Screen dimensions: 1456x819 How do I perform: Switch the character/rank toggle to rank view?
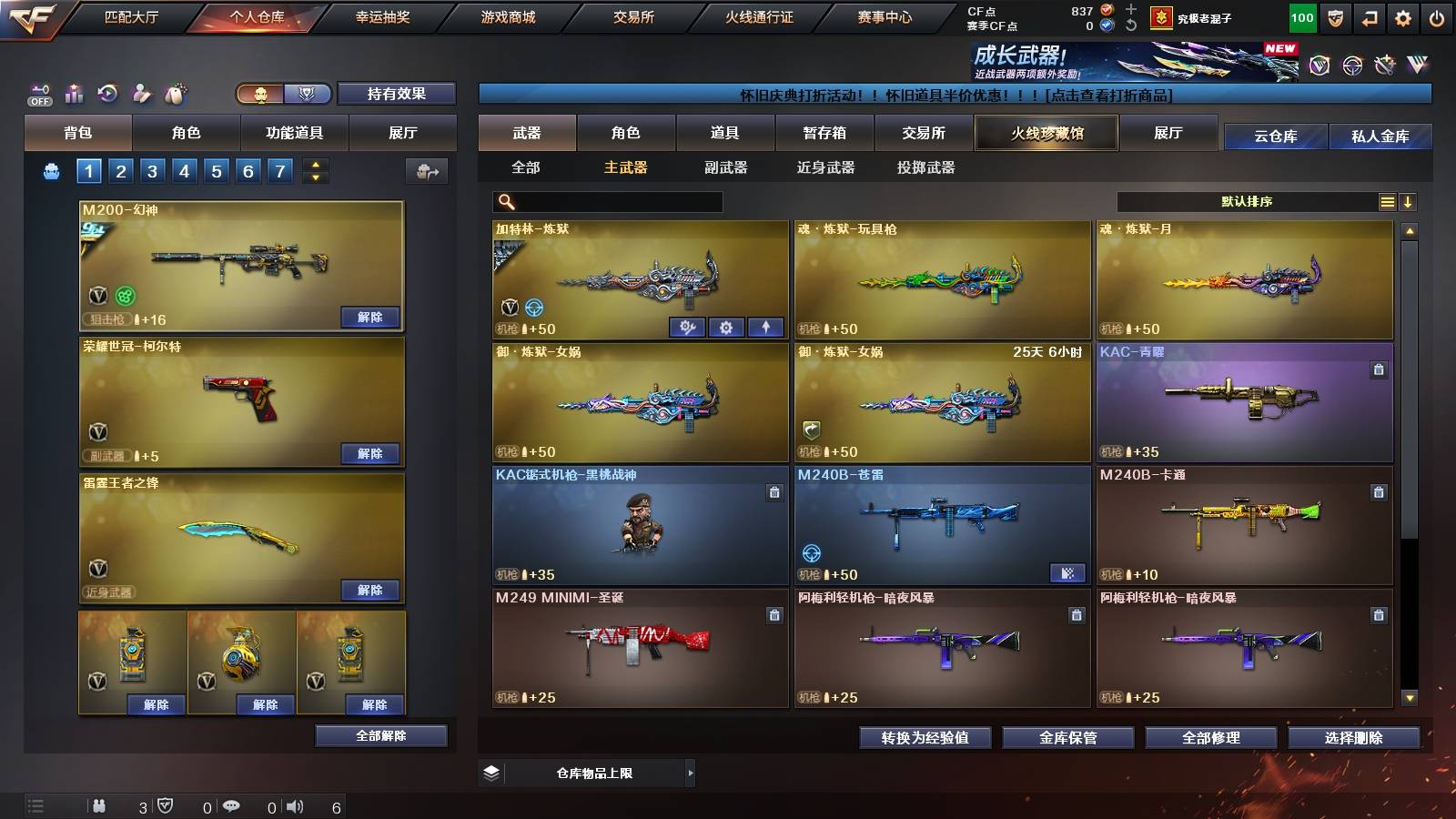(x=307, y=94)
